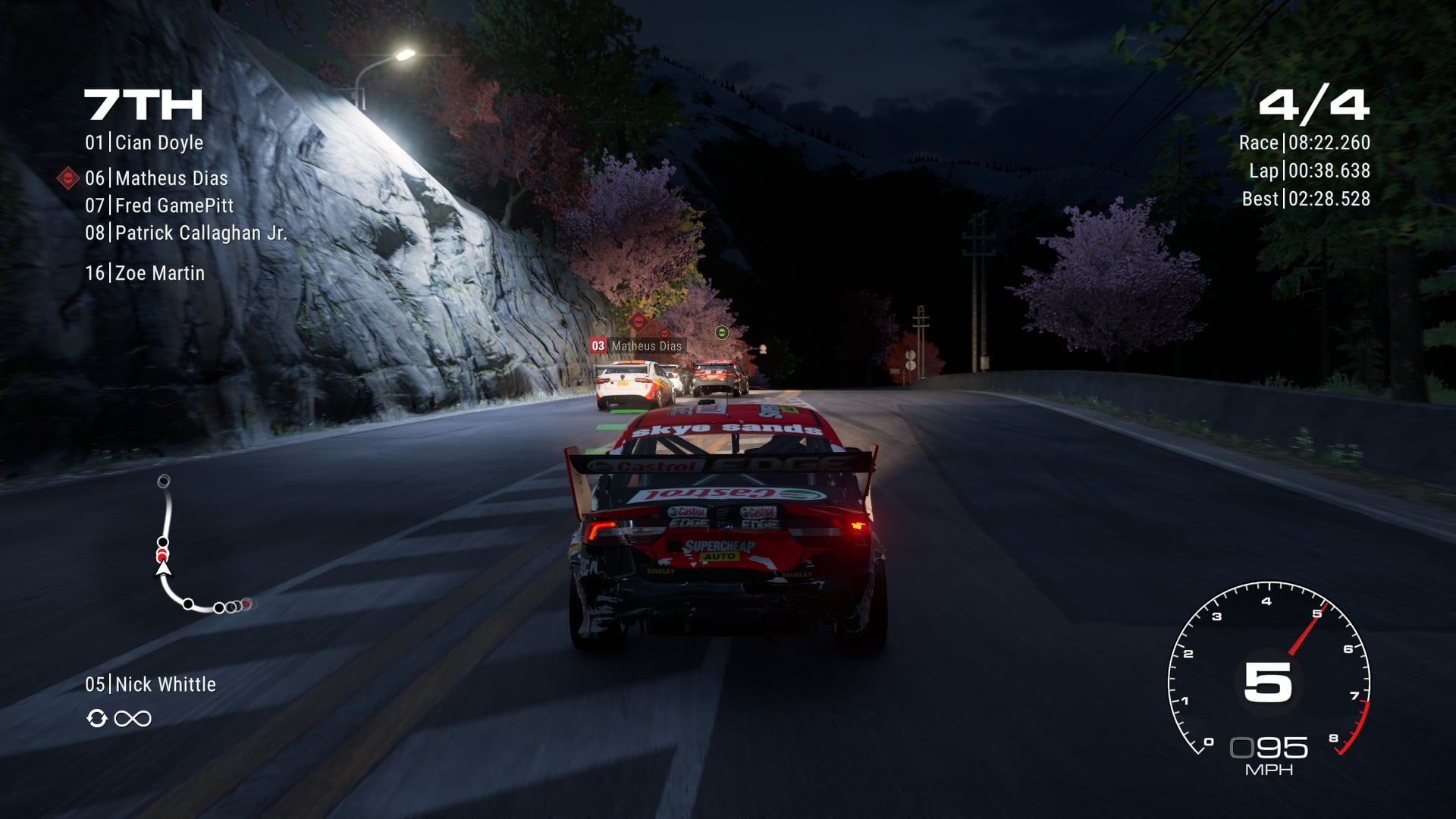Open the track minimap
This screenshot has height=819, width=1456.
pos(199,544)
